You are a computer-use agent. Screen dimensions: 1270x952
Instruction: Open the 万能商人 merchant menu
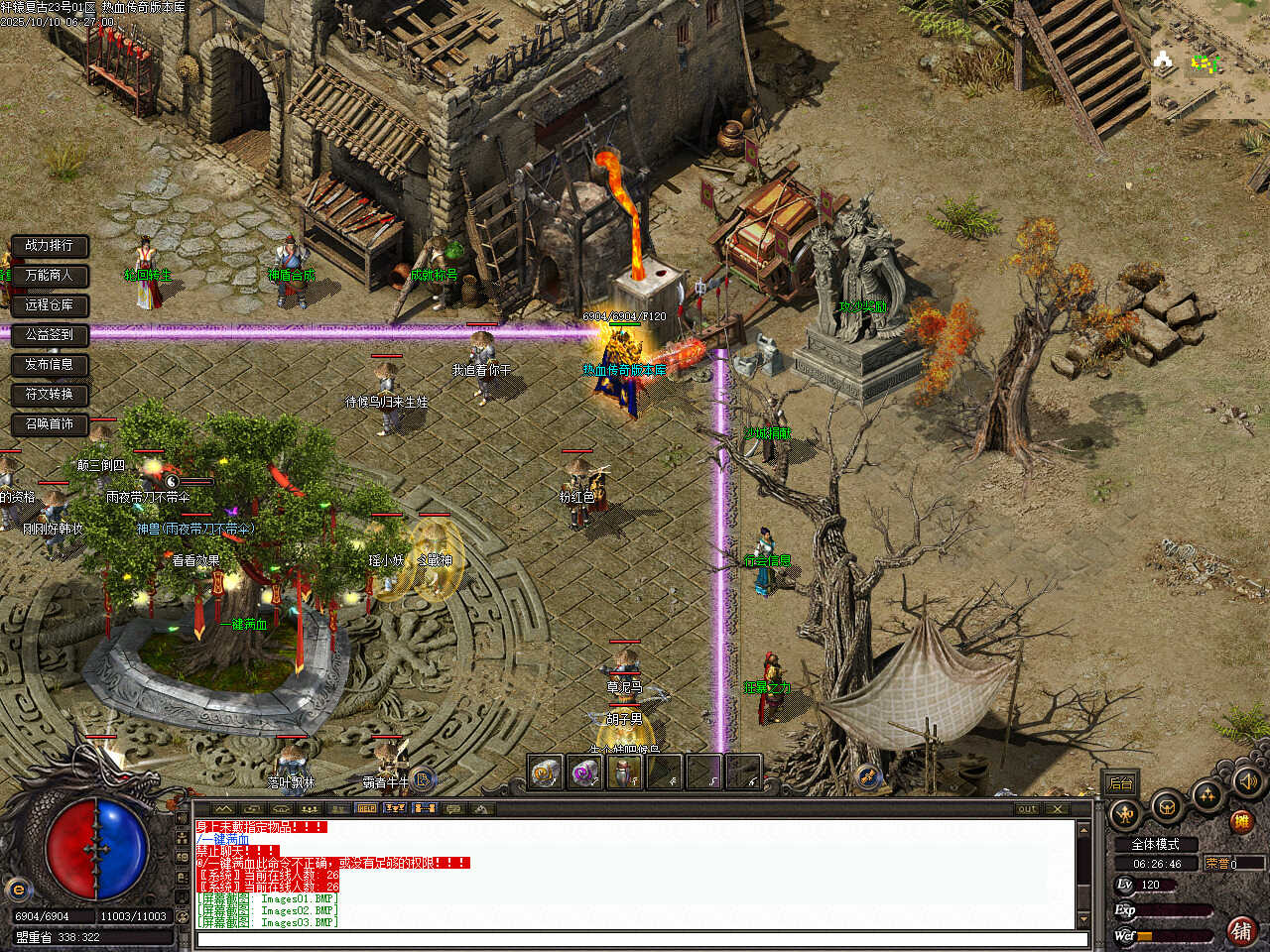(x=49, y=275)
